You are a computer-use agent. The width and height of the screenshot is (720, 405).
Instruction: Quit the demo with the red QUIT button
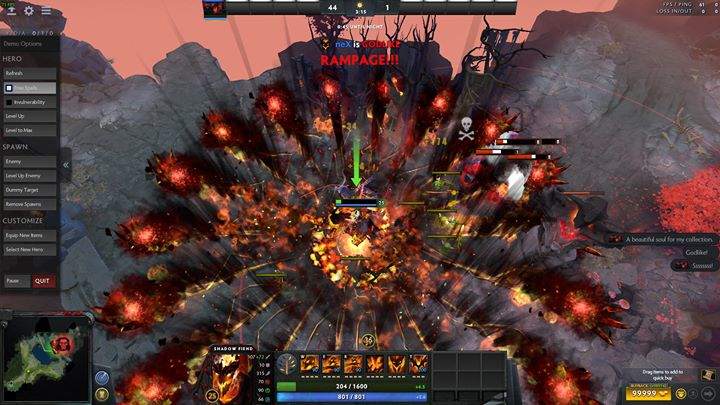point(42,281)
